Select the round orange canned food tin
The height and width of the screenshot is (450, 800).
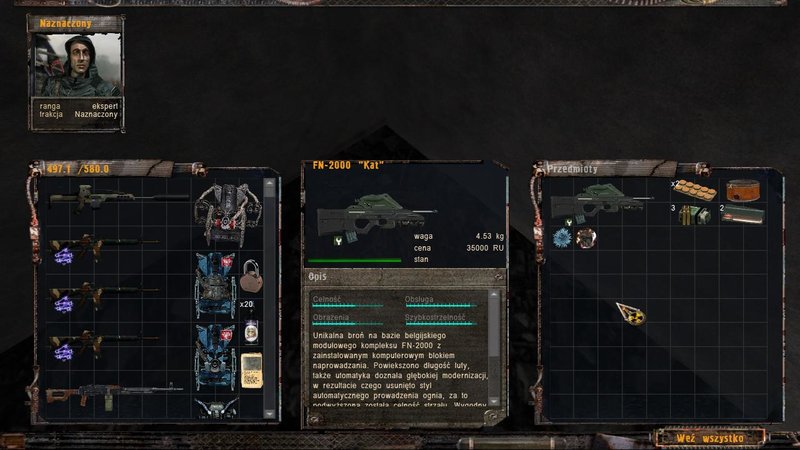tap(742, 188)
